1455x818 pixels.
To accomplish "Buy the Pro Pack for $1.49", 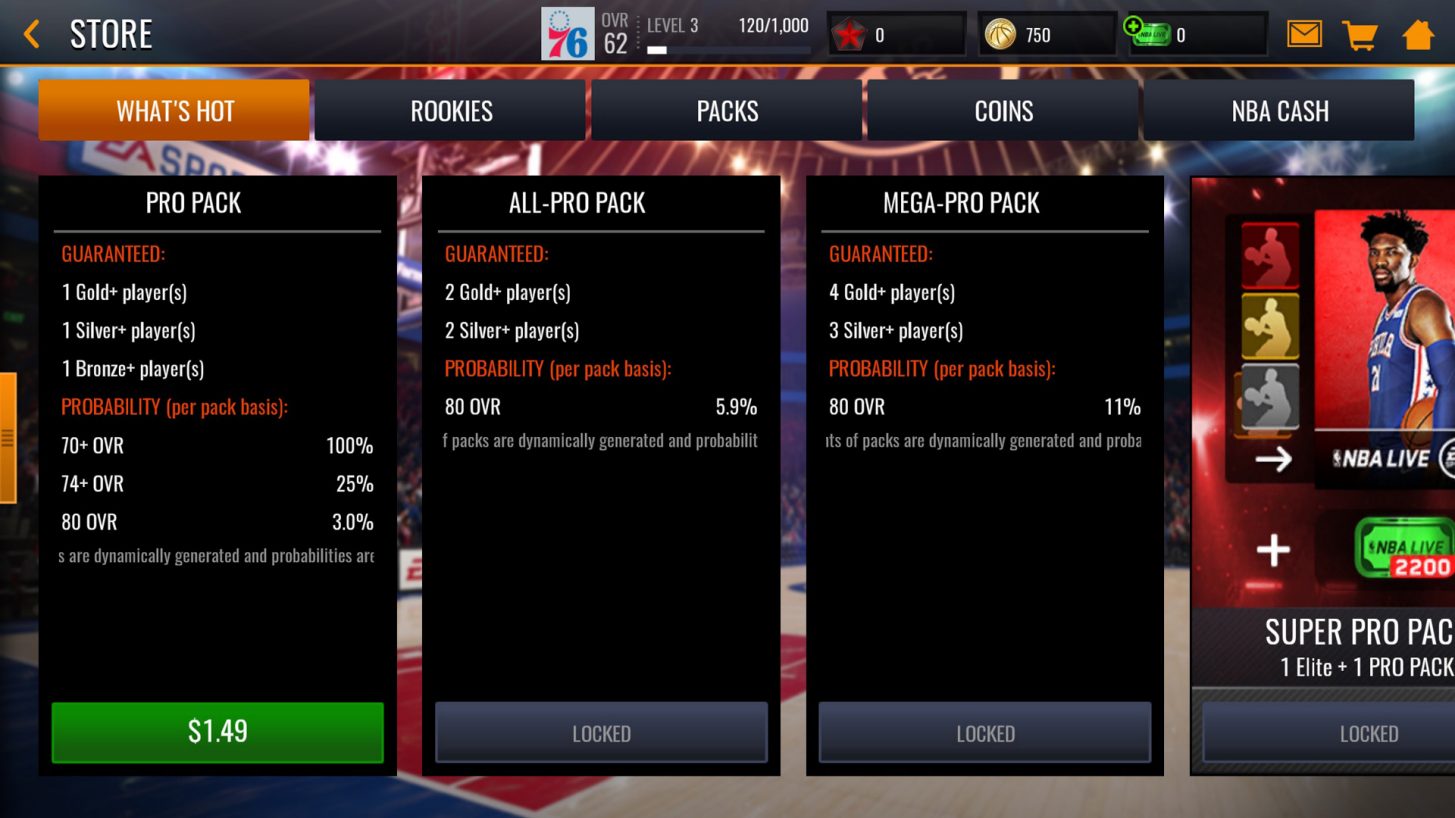I will [x=217, y=733].
